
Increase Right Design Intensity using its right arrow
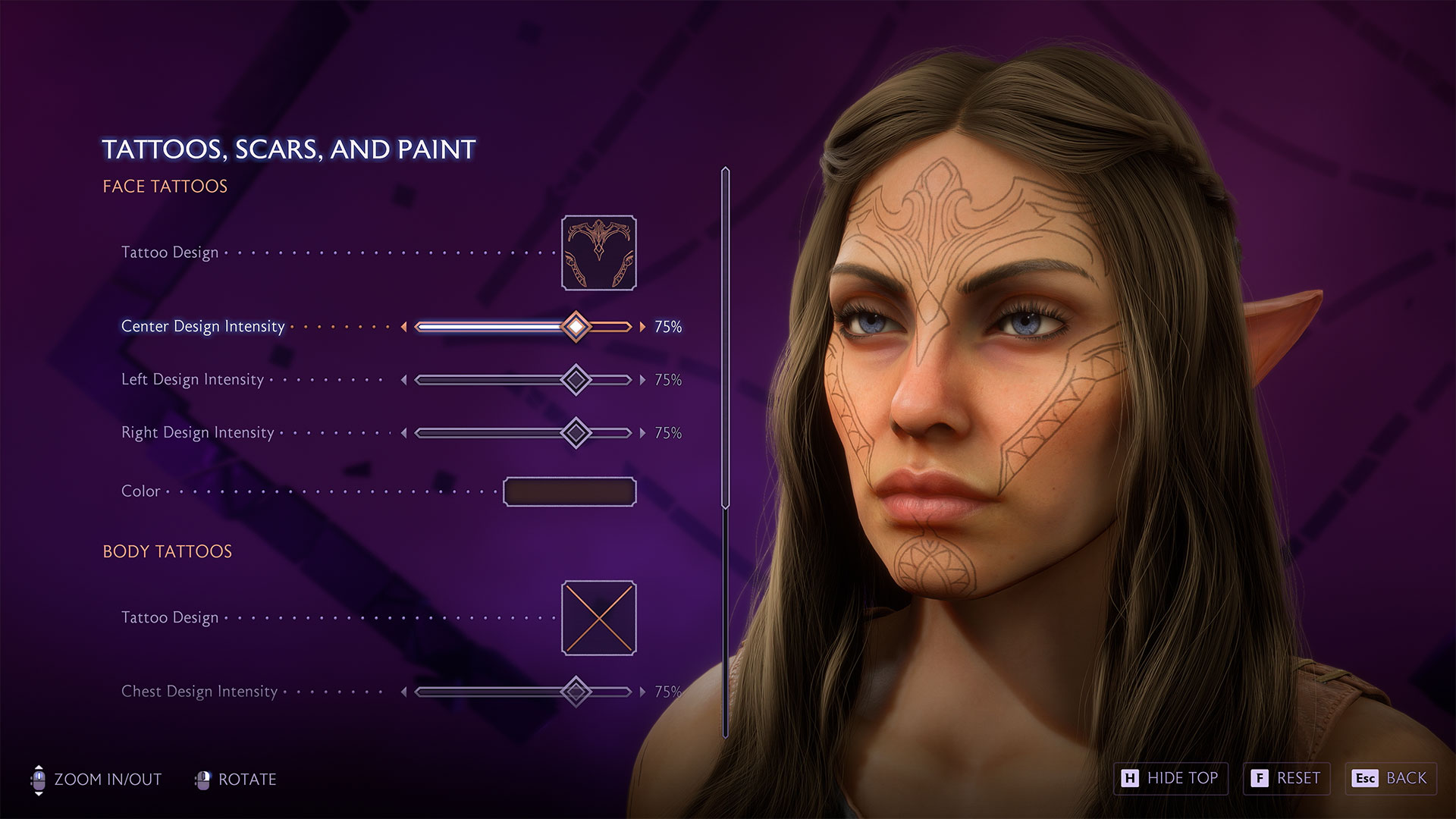pos(642,433)
